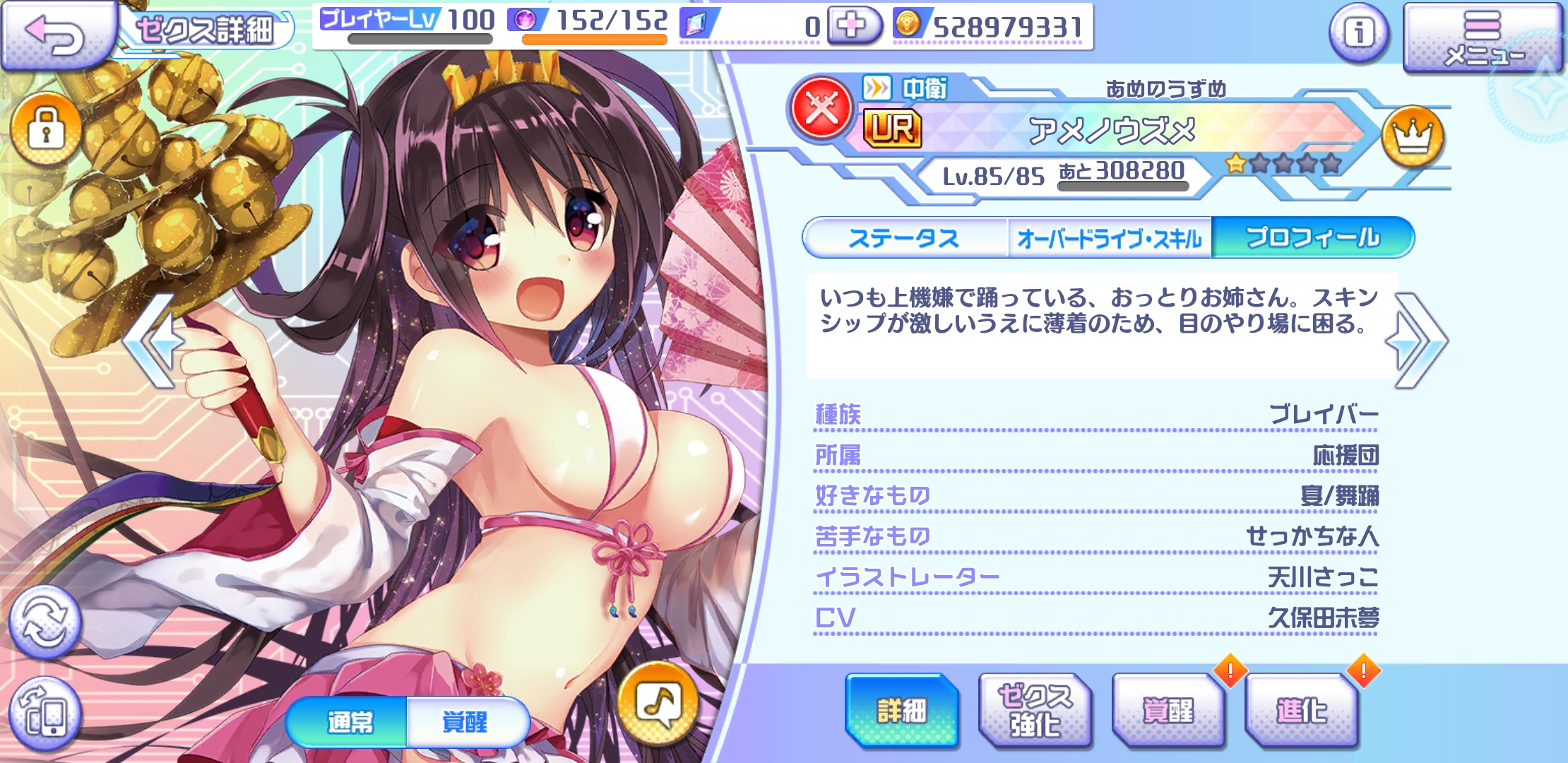The image size is (1568, 763).
Task: Click the gold crown leader icon
Action: (1412, 136)
